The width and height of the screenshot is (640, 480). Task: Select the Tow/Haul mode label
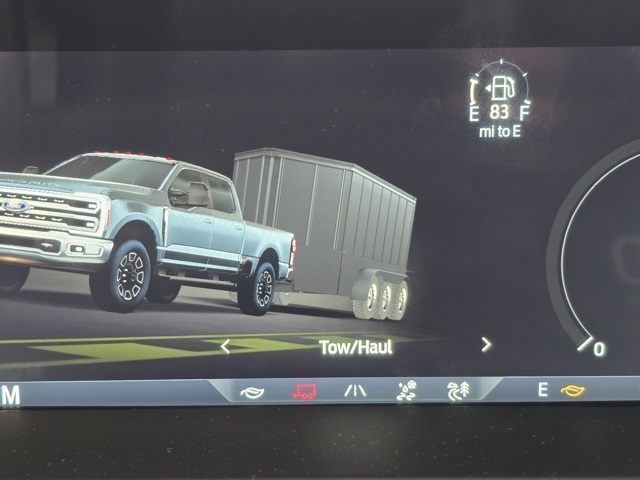(x=356, y=347)
